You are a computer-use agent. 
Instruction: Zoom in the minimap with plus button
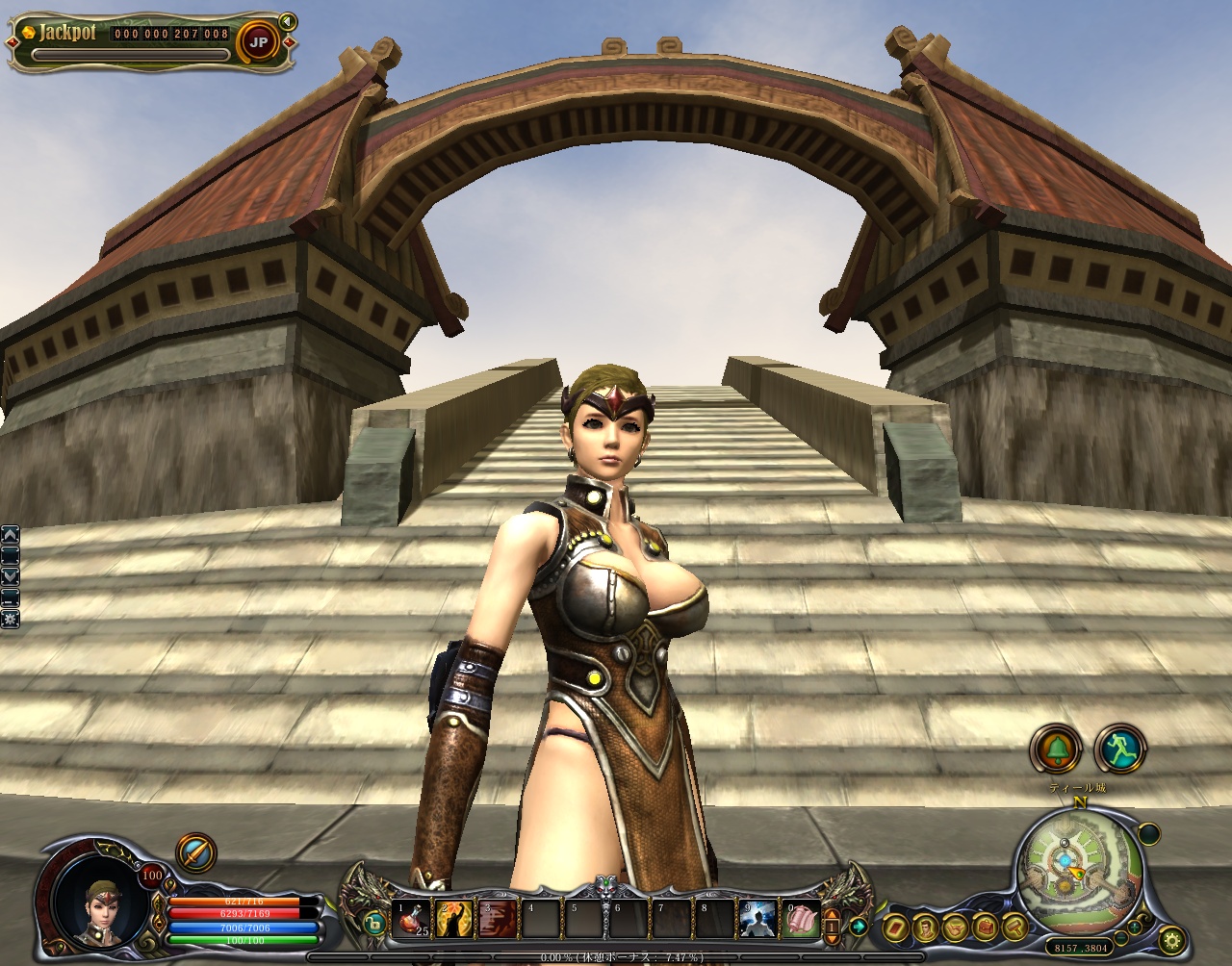tap(1135, 928)
